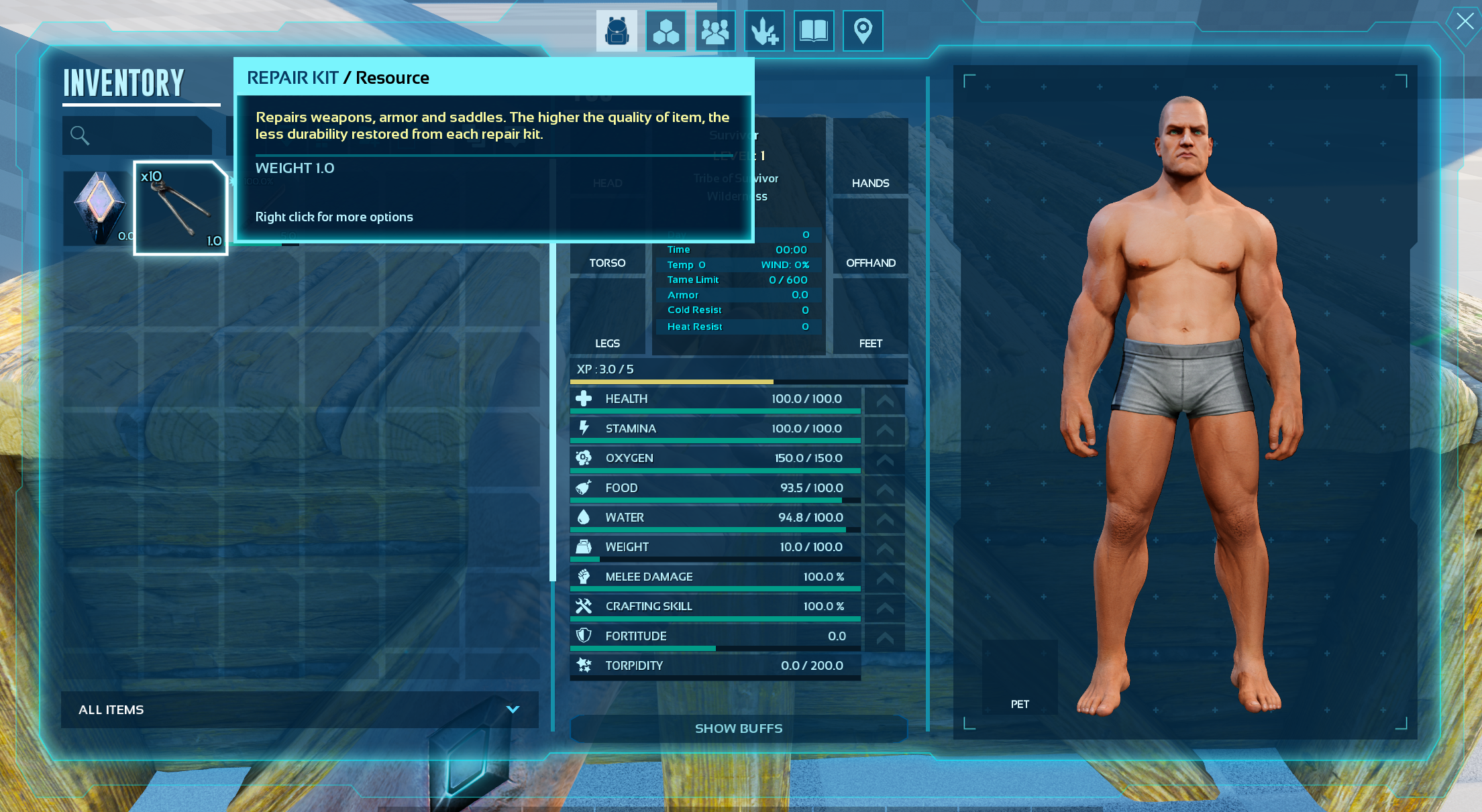Click the Feet equipment slot
This screenshot has height=812, width=1482.
(x=870, y=316)
